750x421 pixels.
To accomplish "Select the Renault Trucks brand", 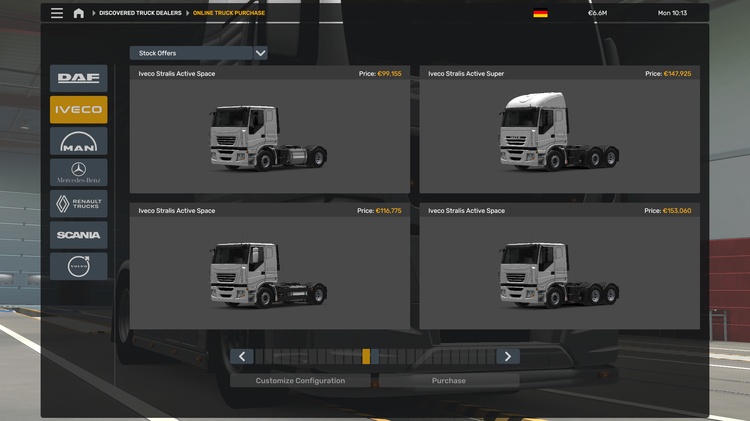I will (x=79, y=204).
